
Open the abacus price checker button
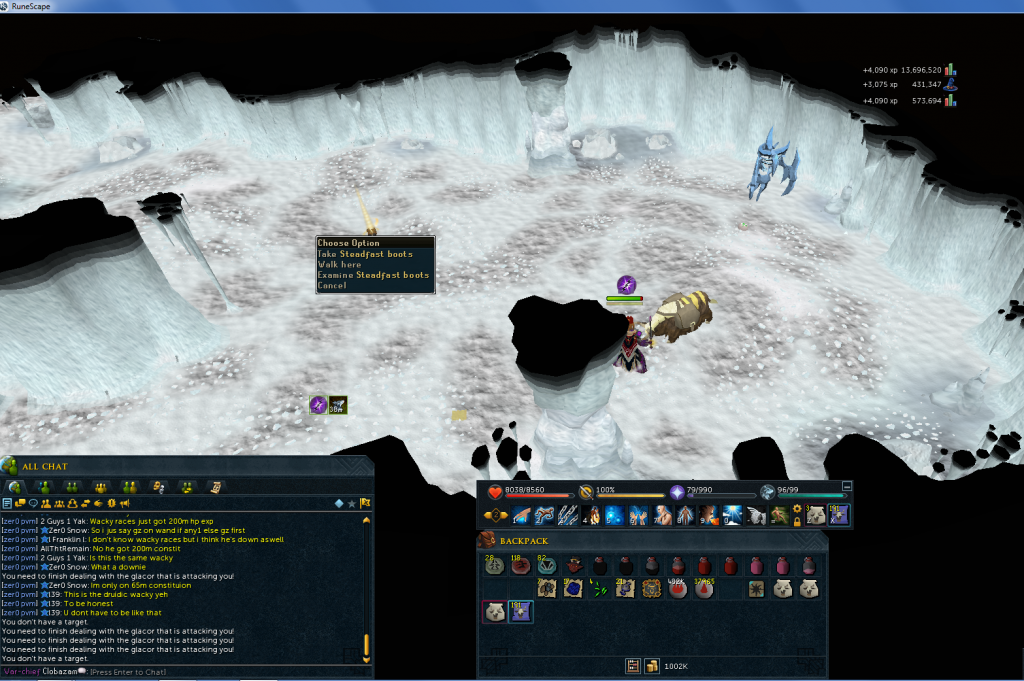coord(632,665)
